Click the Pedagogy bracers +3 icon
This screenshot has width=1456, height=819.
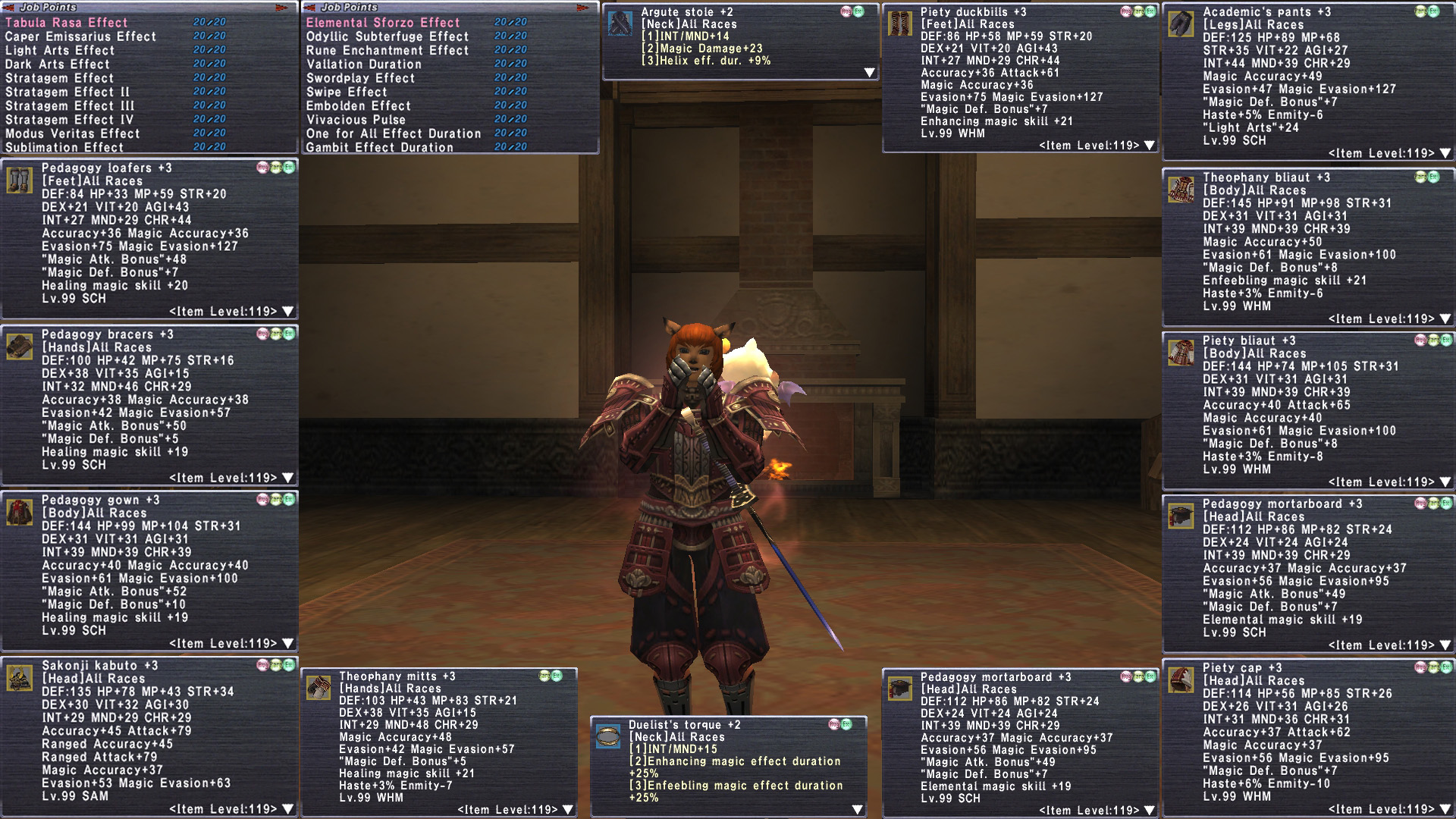(x=19, y=347)
